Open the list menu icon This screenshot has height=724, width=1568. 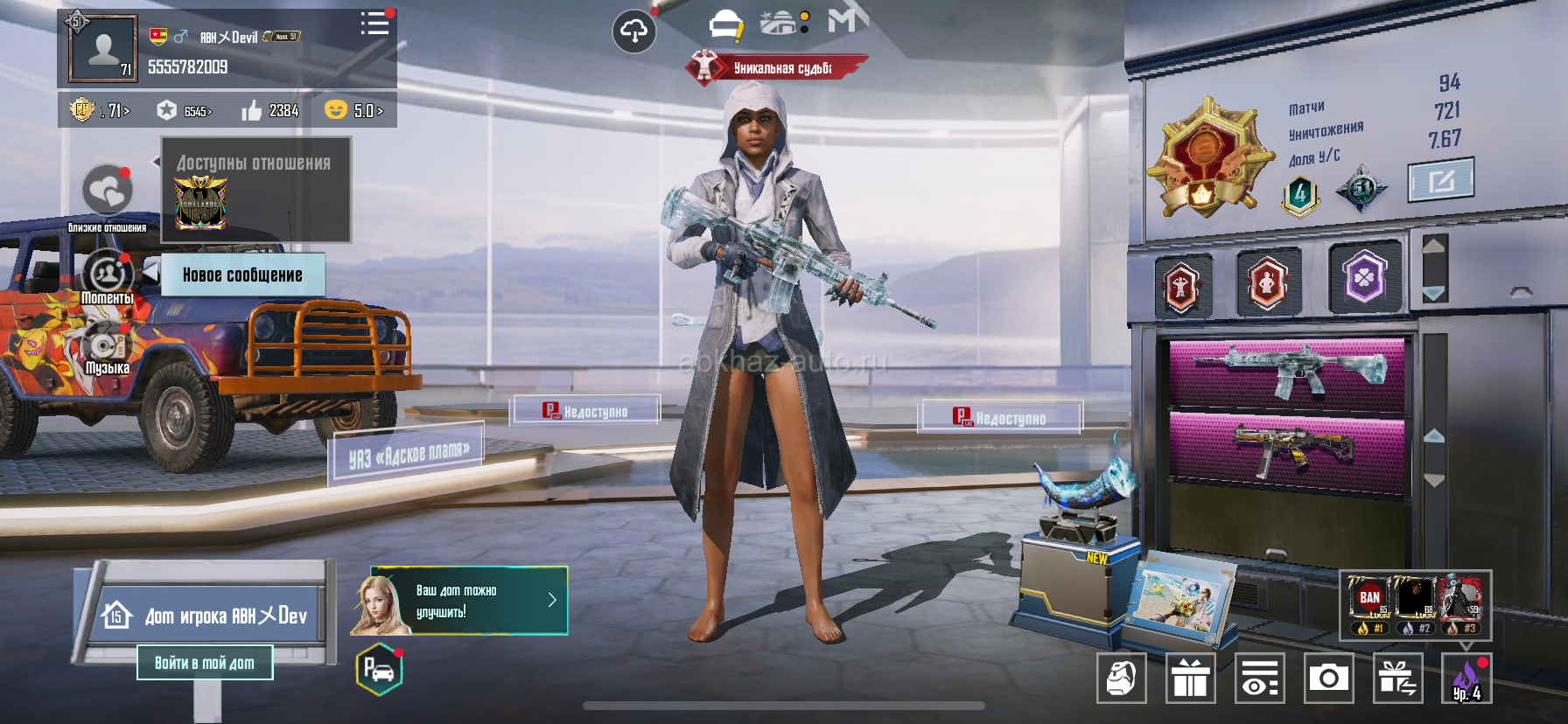(x=374, y=24)
